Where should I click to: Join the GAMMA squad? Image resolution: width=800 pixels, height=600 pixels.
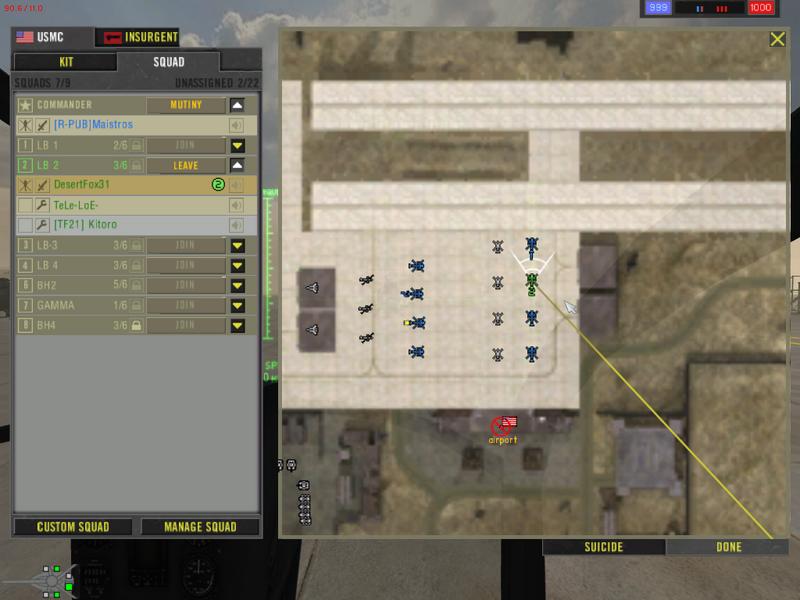pos(186,305)
